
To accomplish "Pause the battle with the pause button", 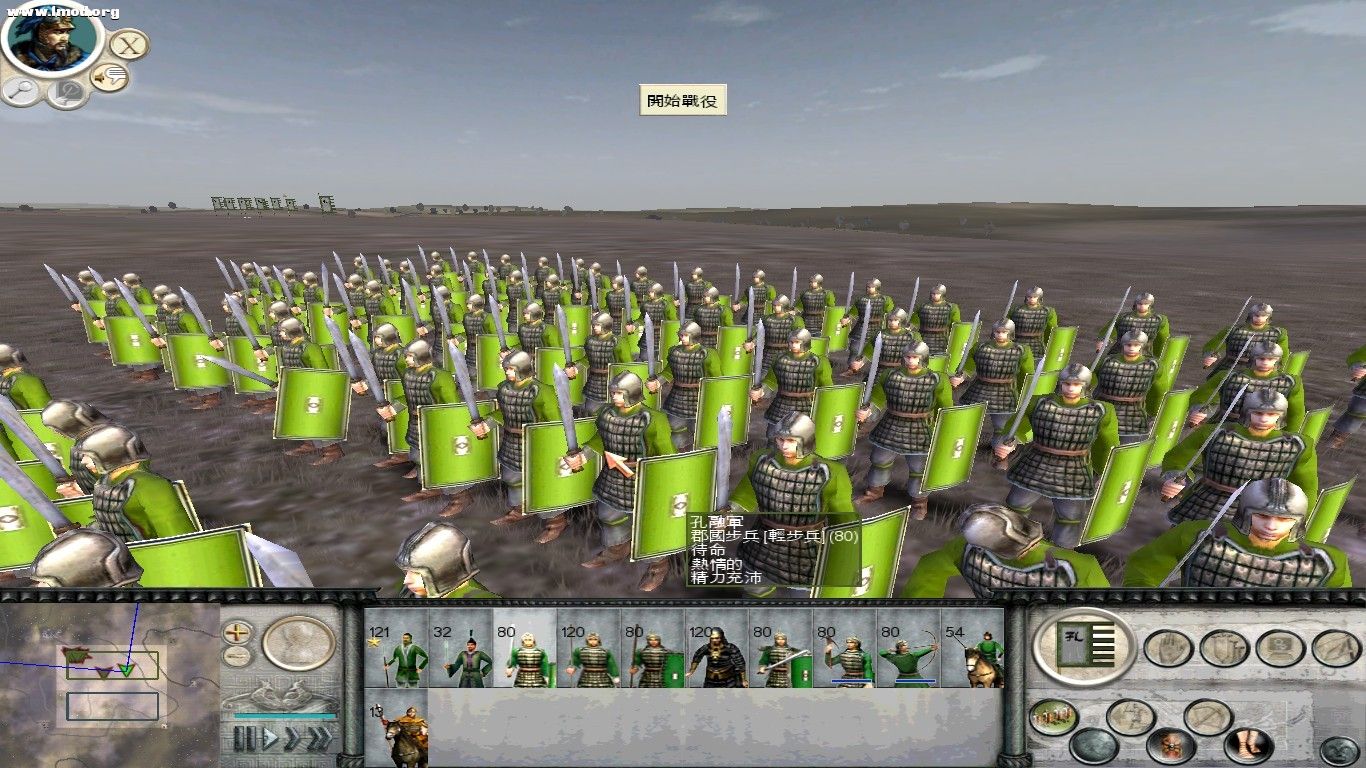I will (x=244, y=738).
